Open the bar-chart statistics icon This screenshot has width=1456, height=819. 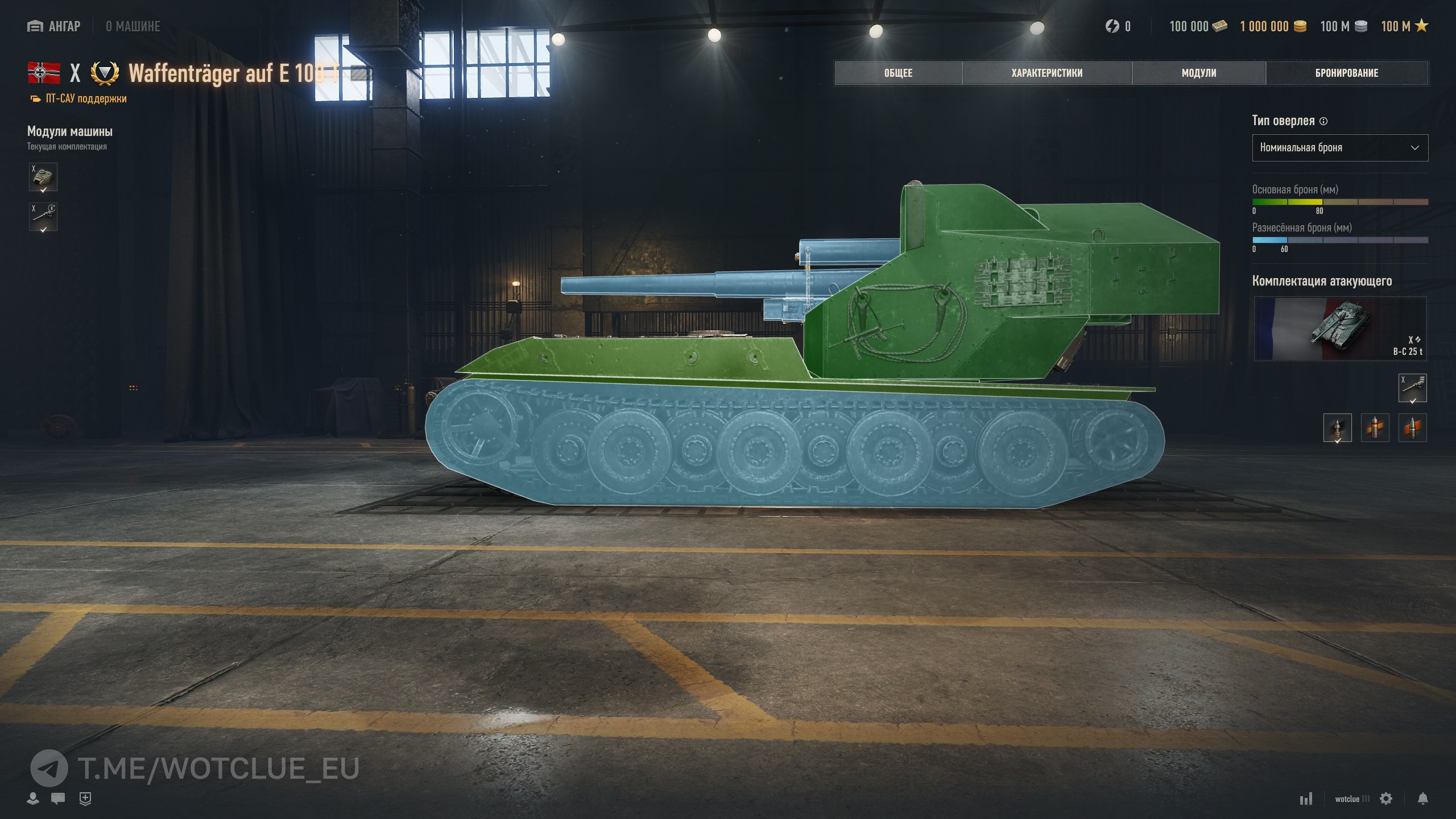(1306, 799)
